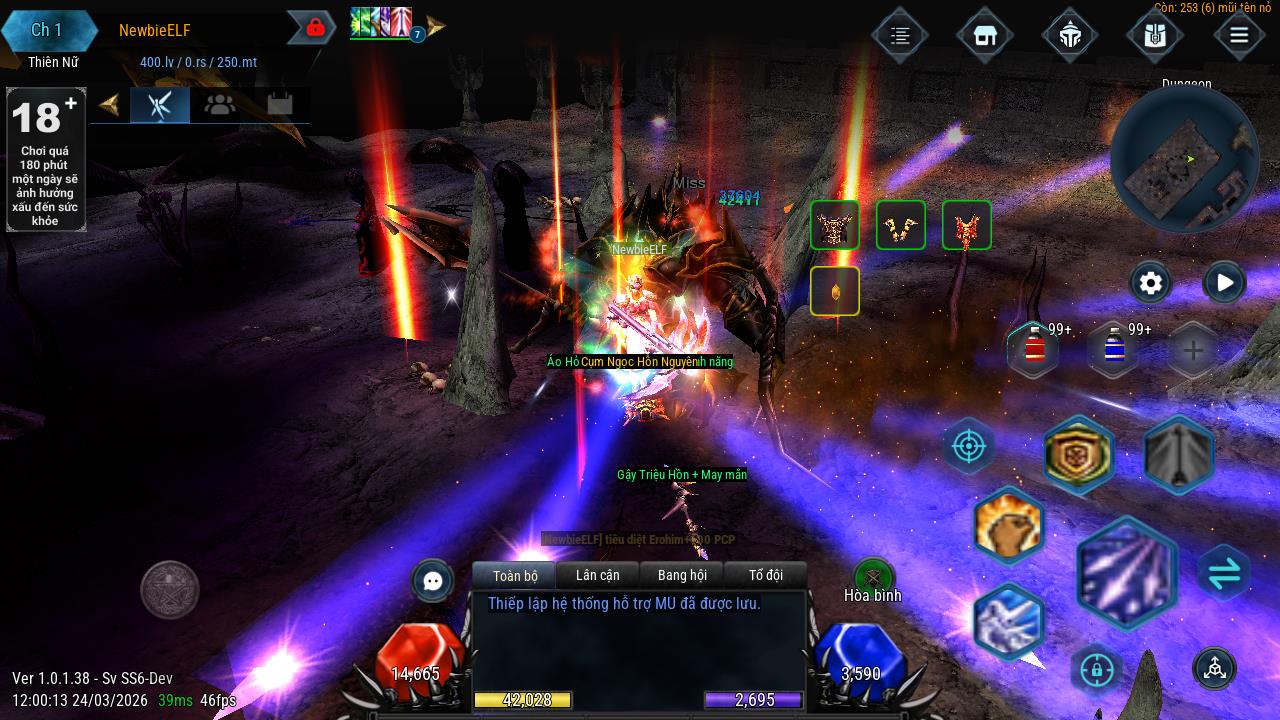The image size is (1280, 720).
Task: Activate the golden shield buff skill
Action: (1079, 455)
